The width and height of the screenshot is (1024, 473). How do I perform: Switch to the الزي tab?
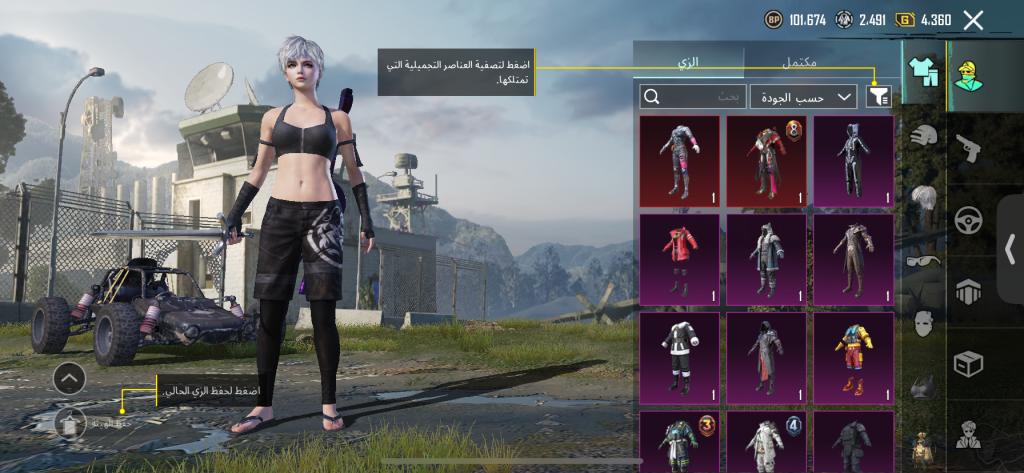tap(688, 62)
